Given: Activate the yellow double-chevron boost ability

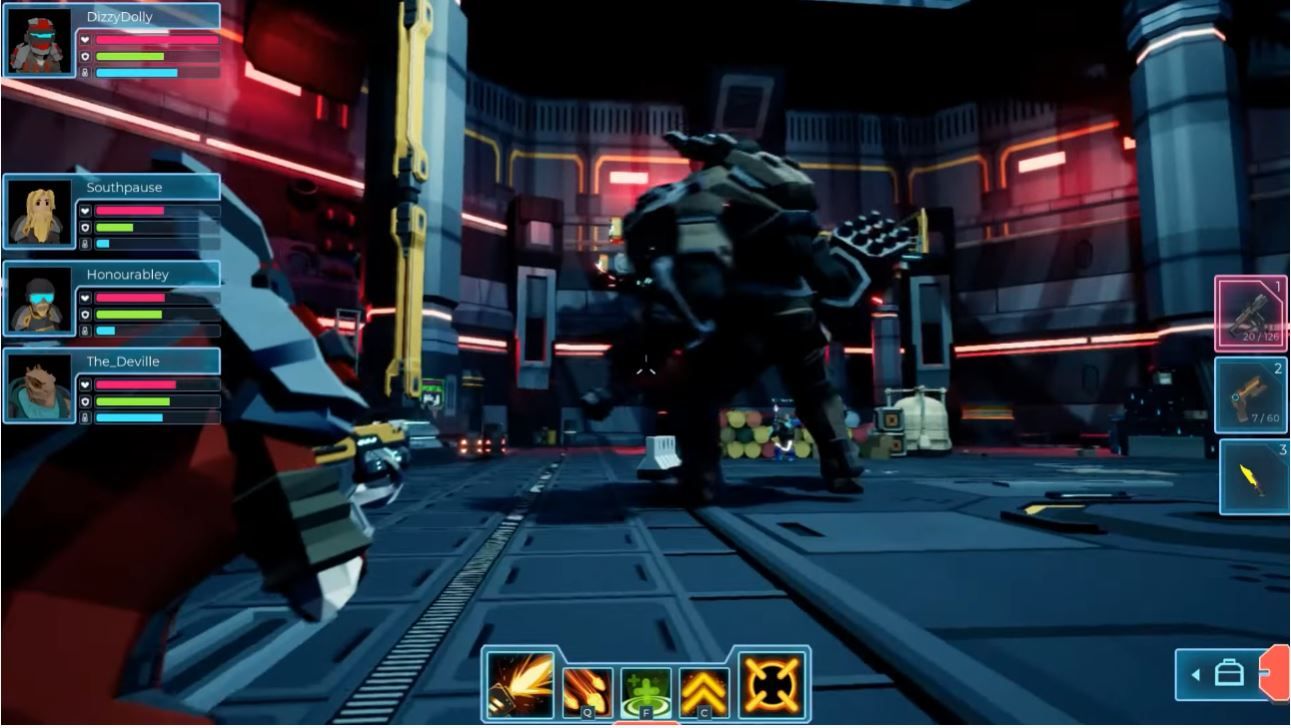Looking at the screenshot, I should [x=704, y=690].
